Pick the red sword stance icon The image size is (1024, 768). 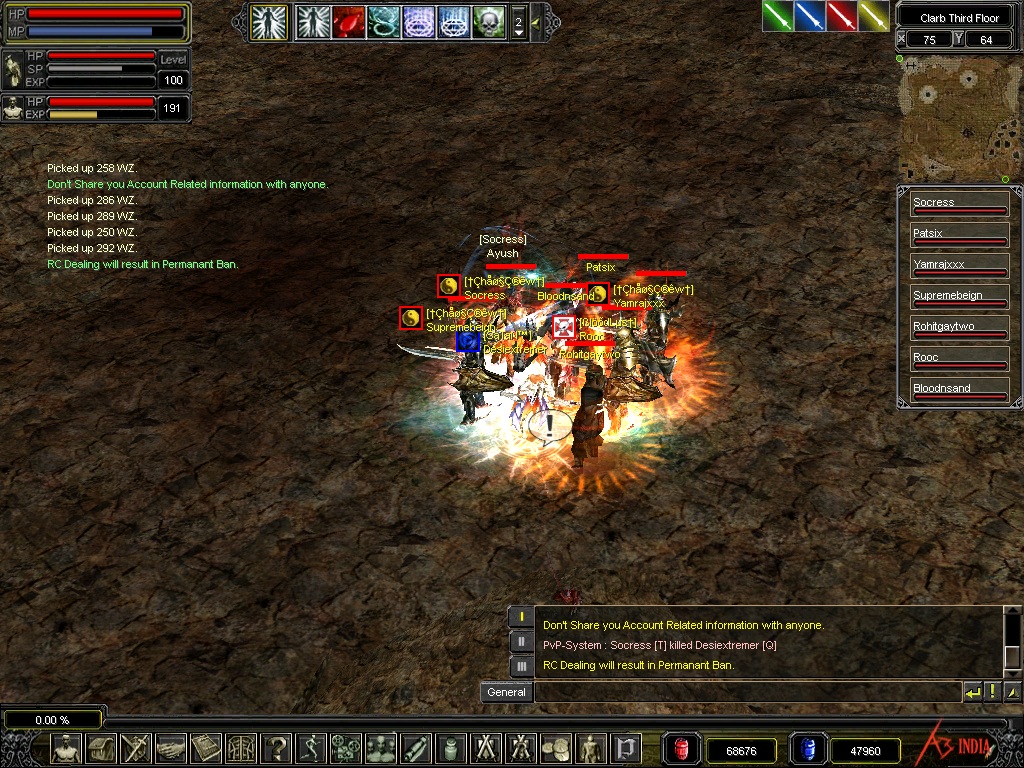(841, 15)
